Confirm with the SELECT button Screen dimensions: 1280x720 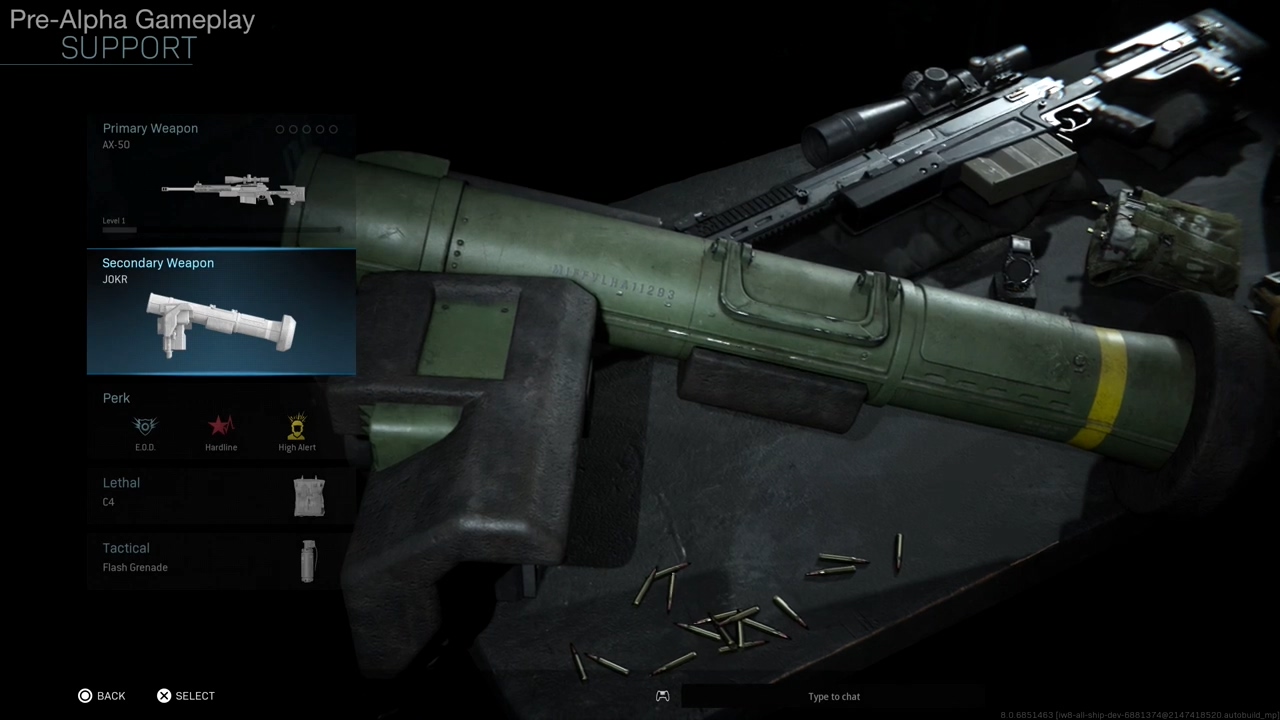pos(186,696)
